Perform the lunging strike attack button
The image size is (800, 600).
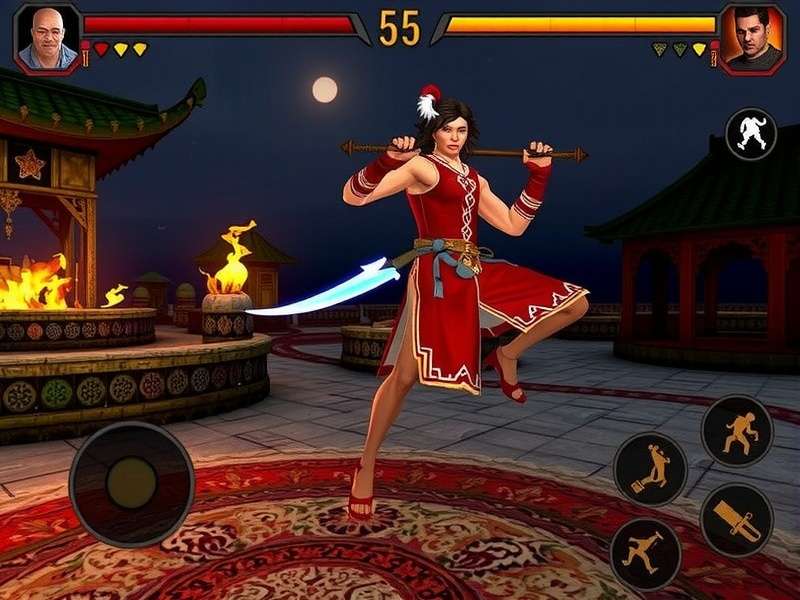(645, 553)
